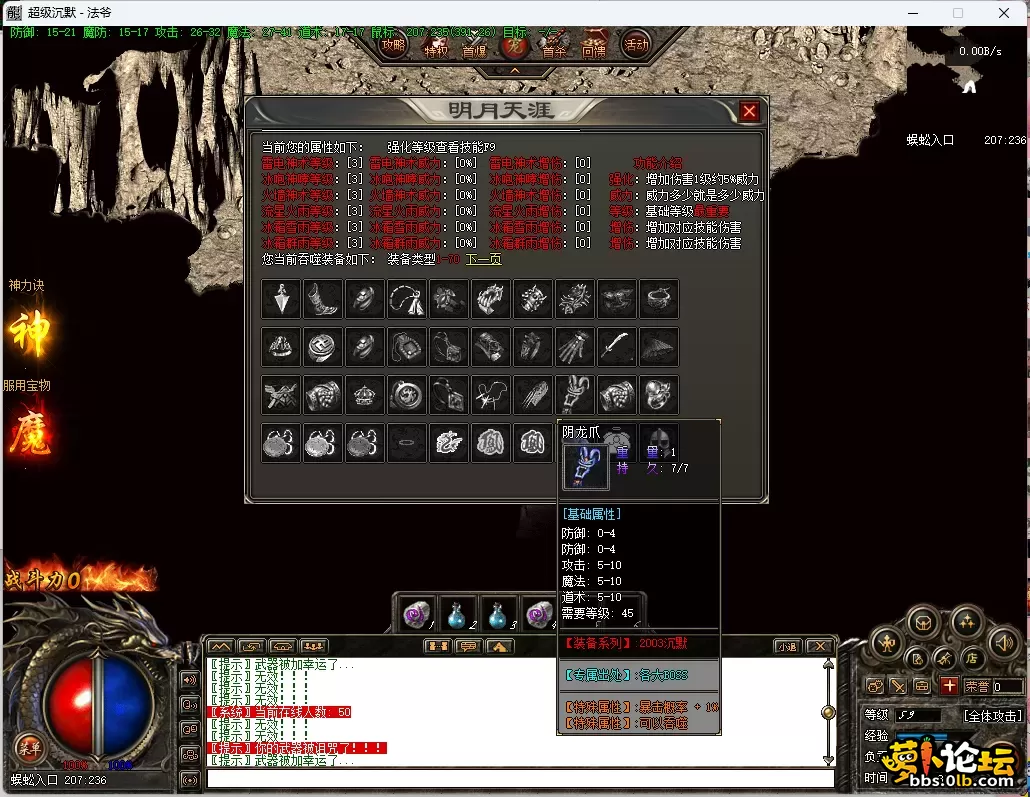The height and width of the screenshot is (797, 1030).
Task: Click the red plus button beside 荣誉
Action: coord(949,686)
